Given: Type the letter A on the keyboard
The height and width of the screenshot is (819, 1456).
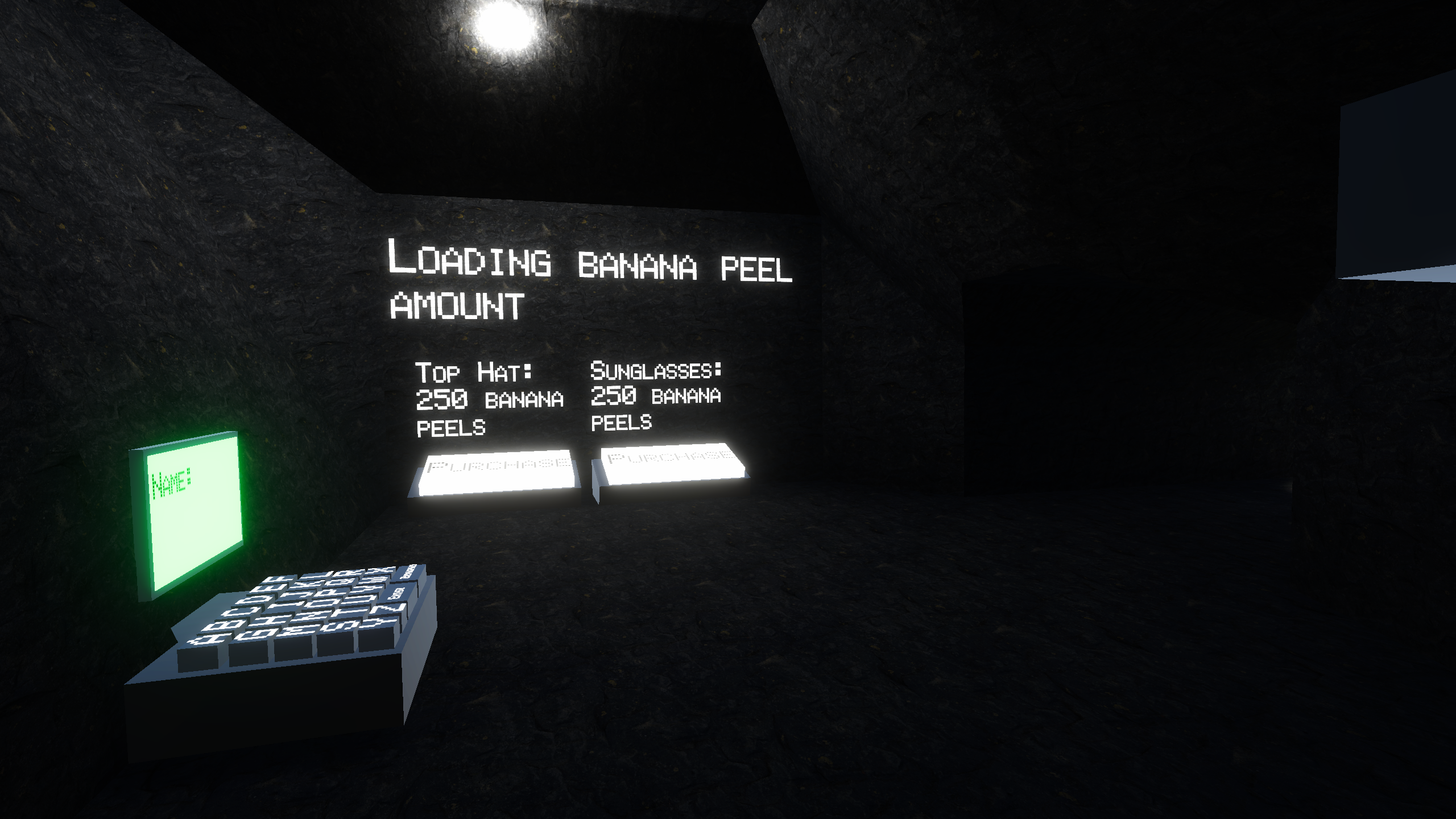Looking at the screenshot, I should [208, 640].
